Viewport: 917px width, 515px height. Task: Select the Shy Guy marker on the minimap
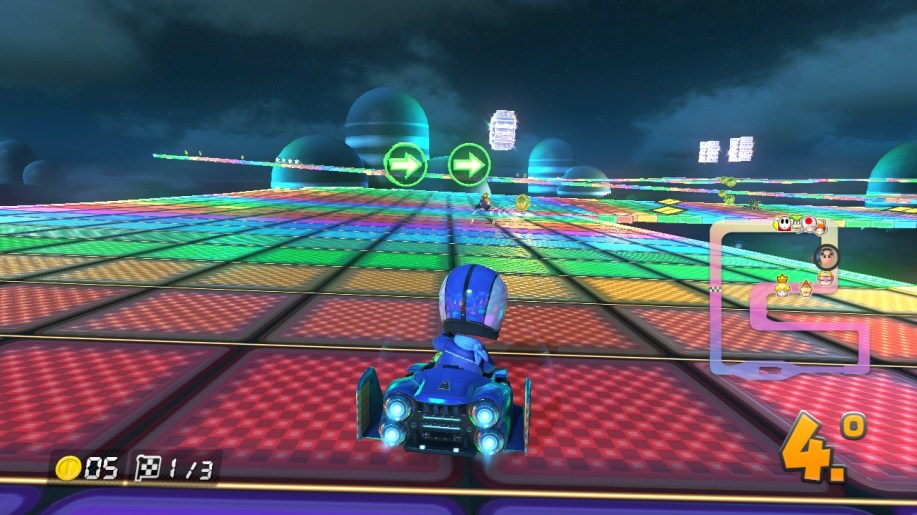[x=786, y=224]
